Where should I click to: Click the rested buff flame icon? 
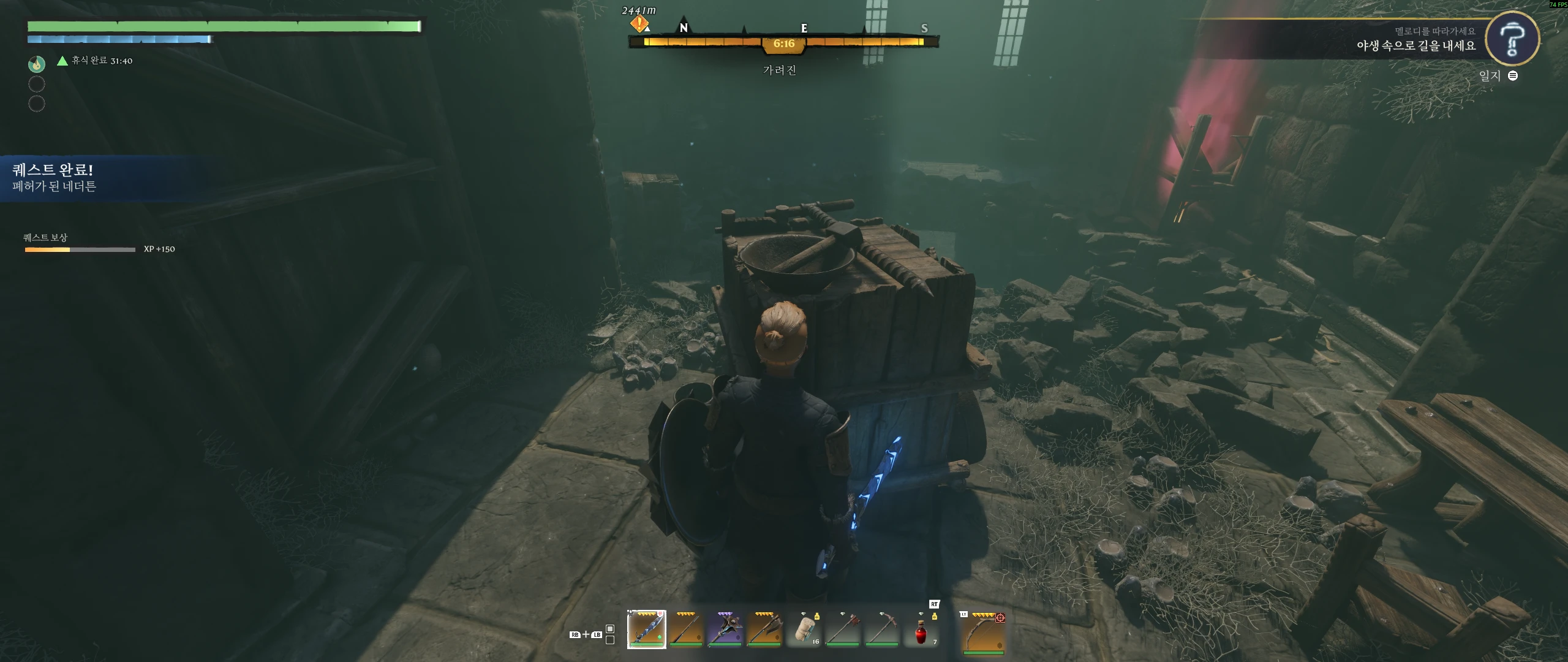pyautogui.click(x=37, y=63)
